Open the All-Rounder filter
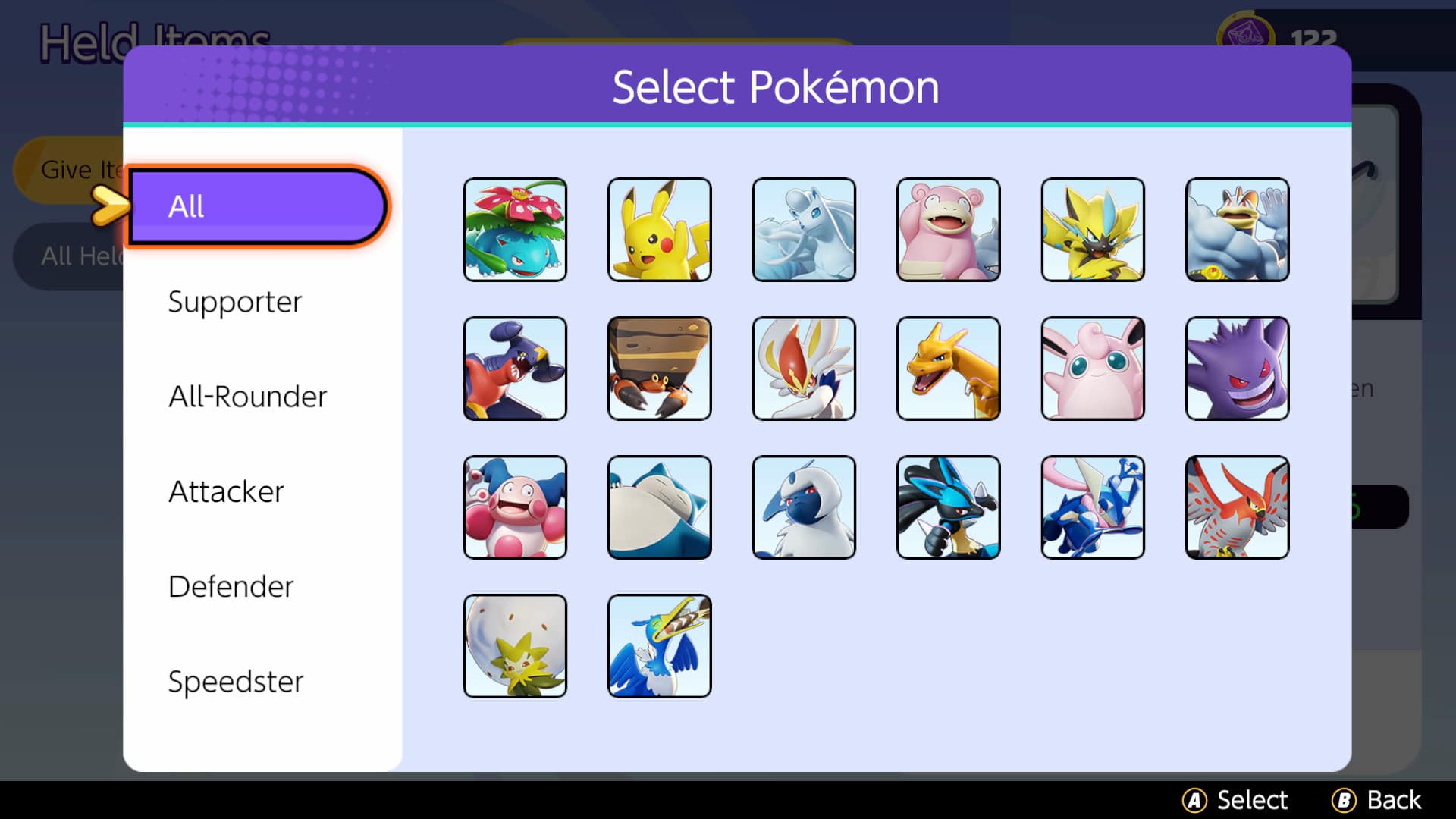This screenshot has height=819, width=1456. tap(247, 397)
